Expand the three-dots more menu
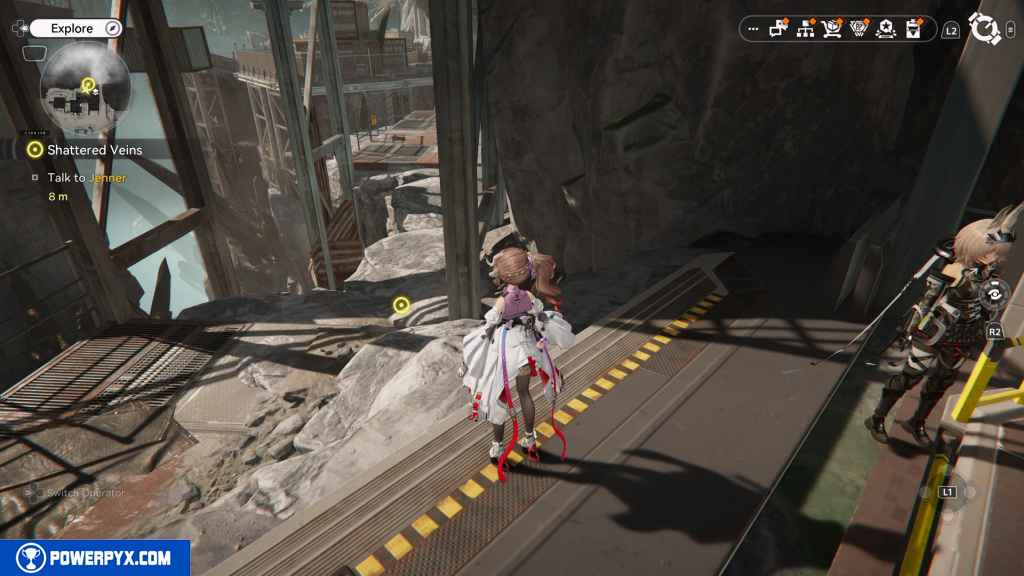 point(753,29)
